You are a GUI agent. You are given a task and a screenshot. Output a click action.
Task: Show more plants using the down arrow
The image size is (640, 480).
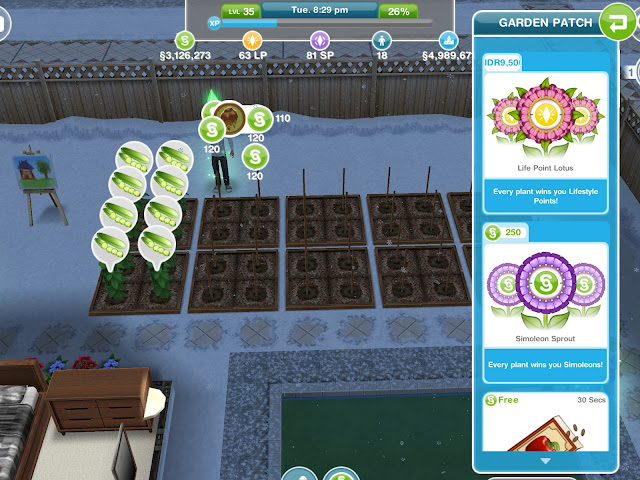pos(544,462)
